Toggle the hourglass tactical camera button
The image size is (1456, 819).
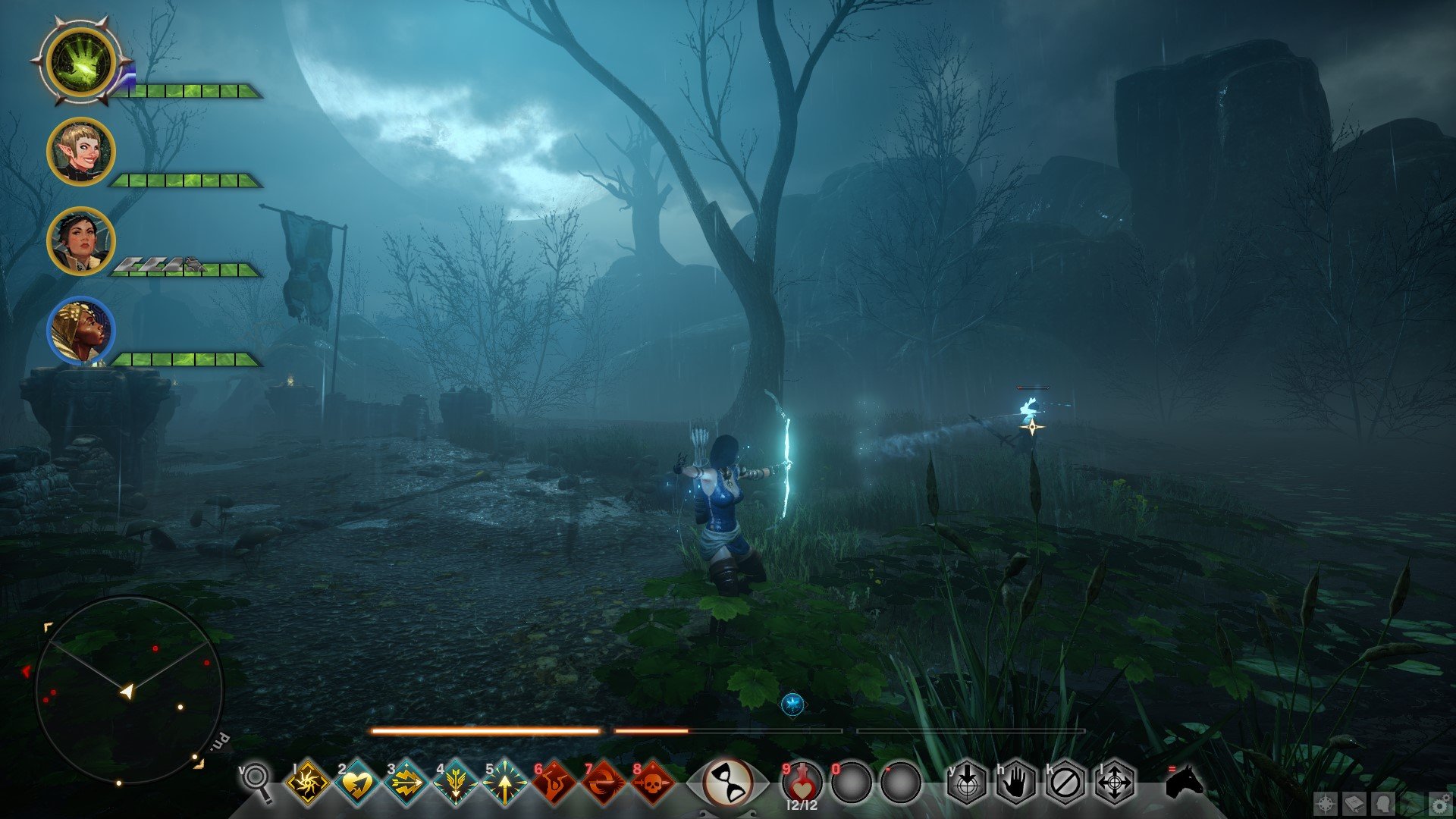pos(727,781)
